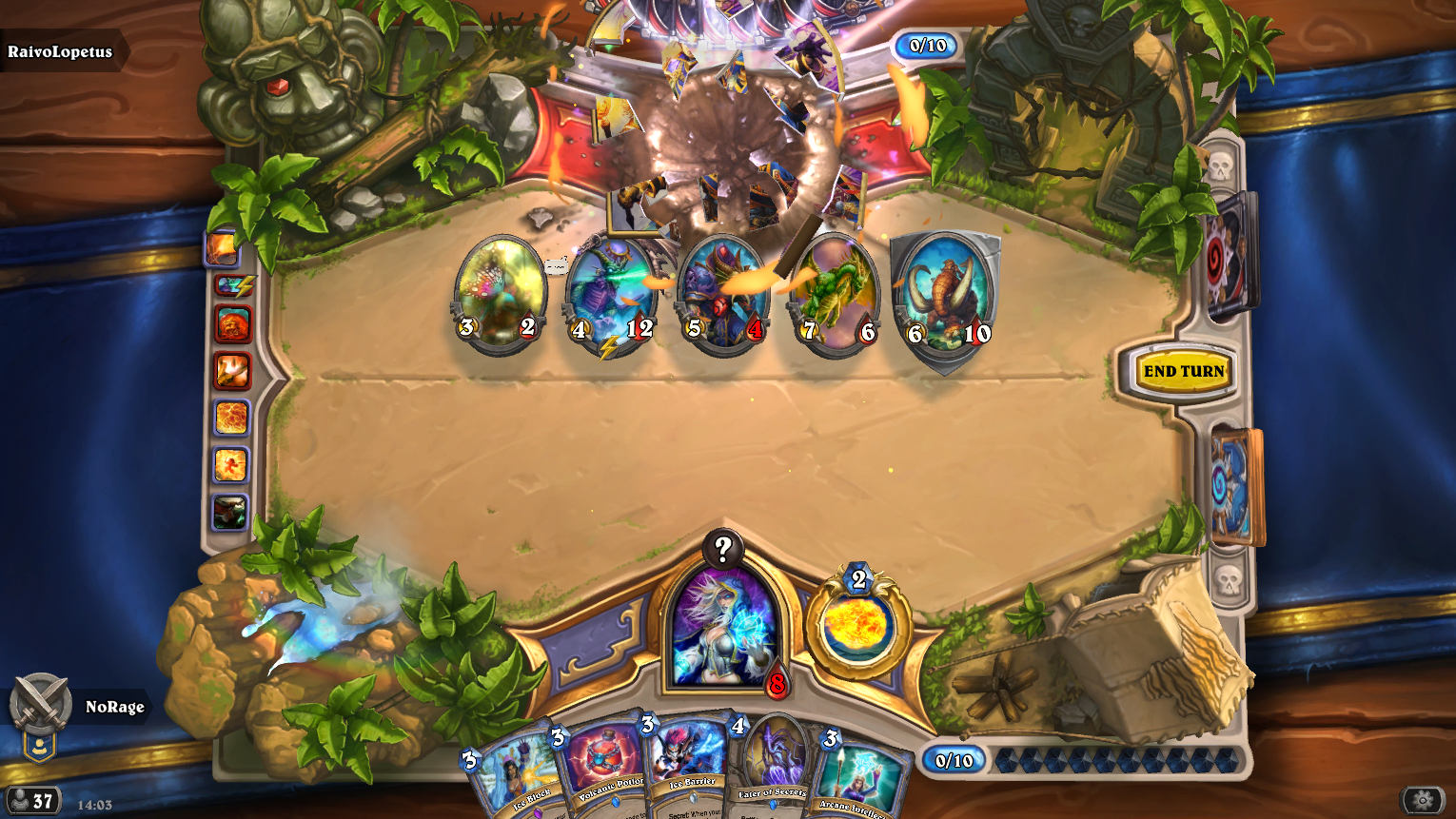
Task: View the lightning bolt history tile
Action: click(231, 285)
